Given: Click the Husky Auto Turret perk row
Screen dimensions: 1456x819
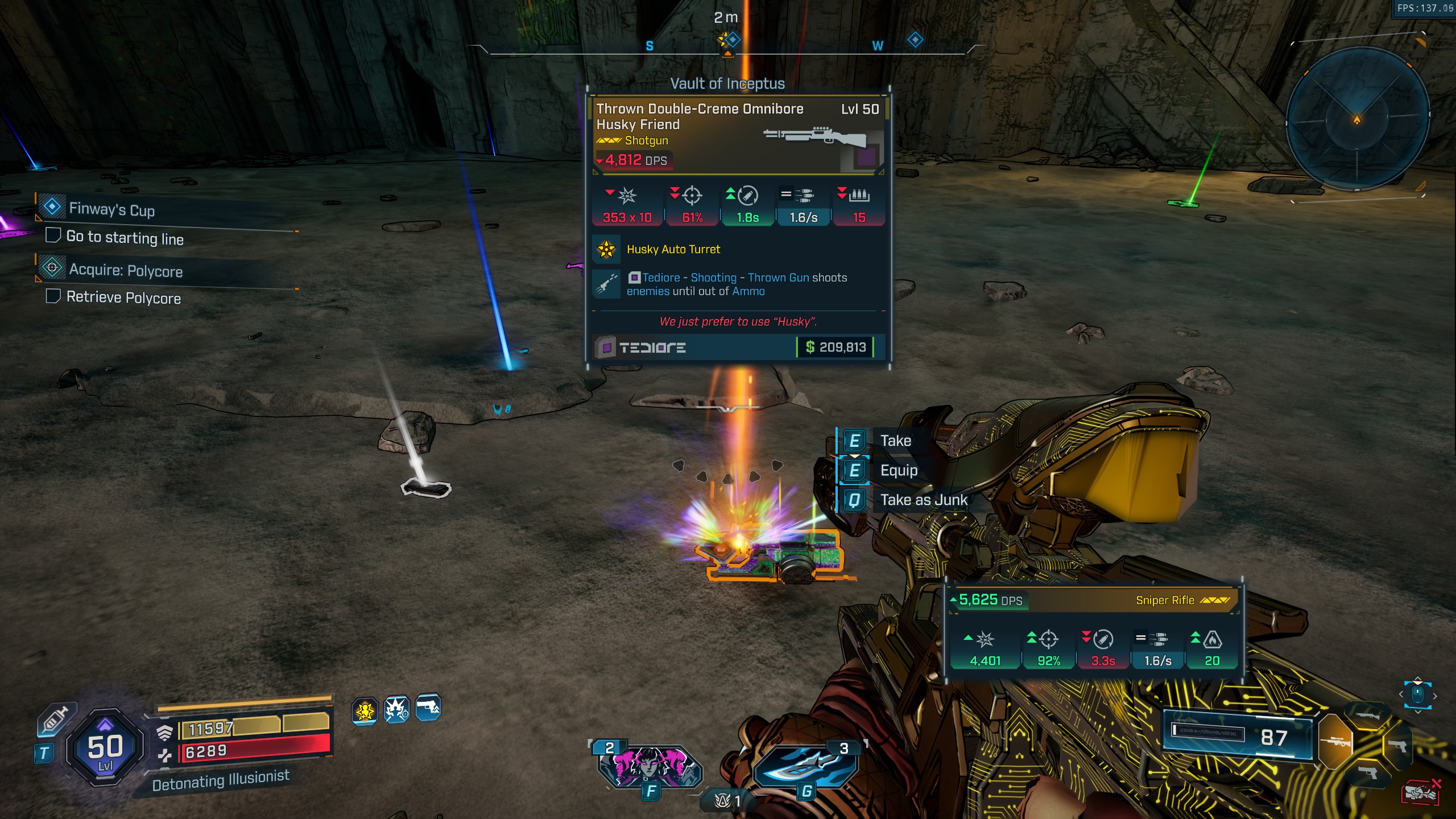Looking at the screenshot, I should [673, 249].
